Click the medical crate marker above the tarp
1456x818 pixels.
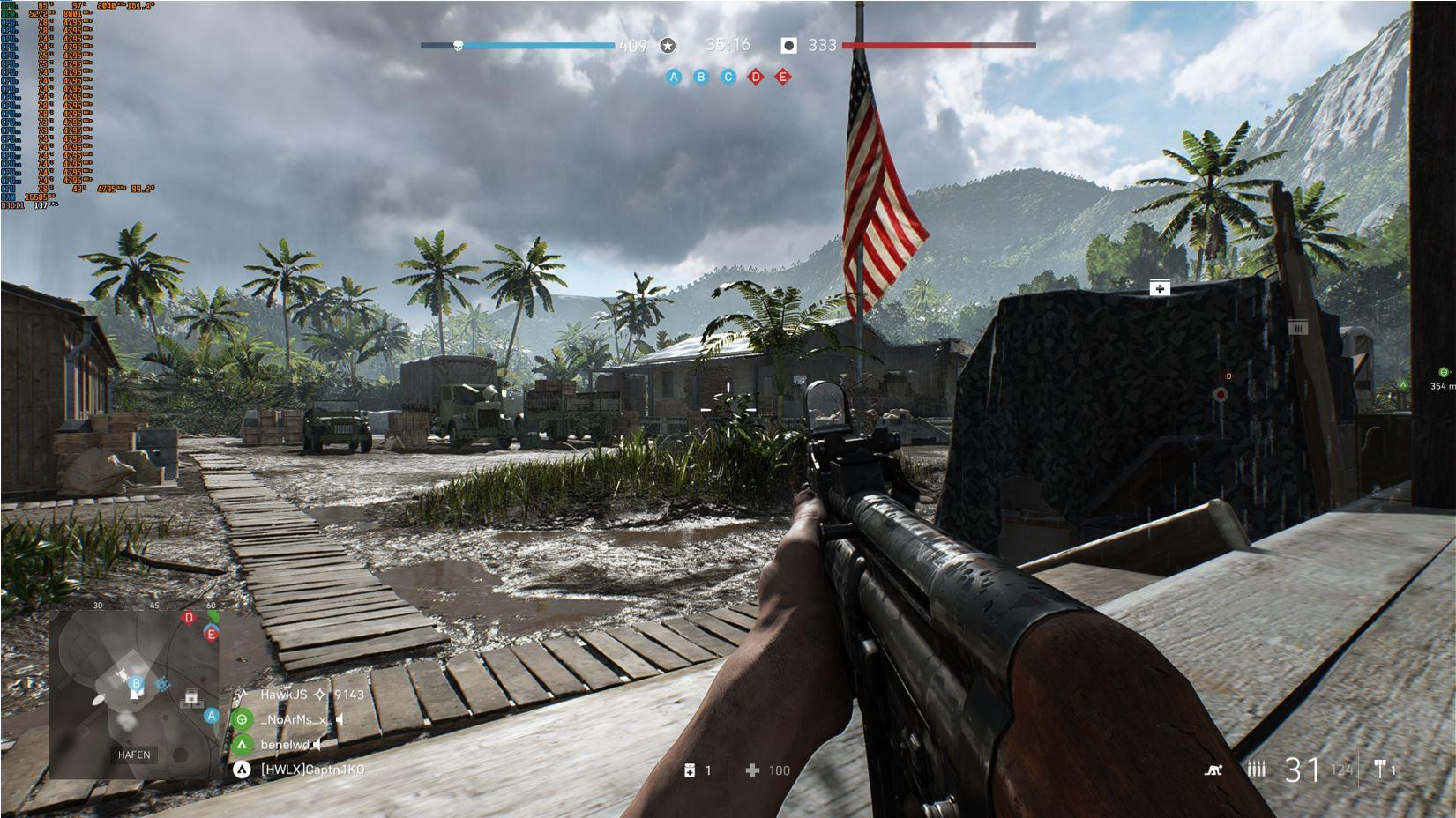(x=1159, y=288)
